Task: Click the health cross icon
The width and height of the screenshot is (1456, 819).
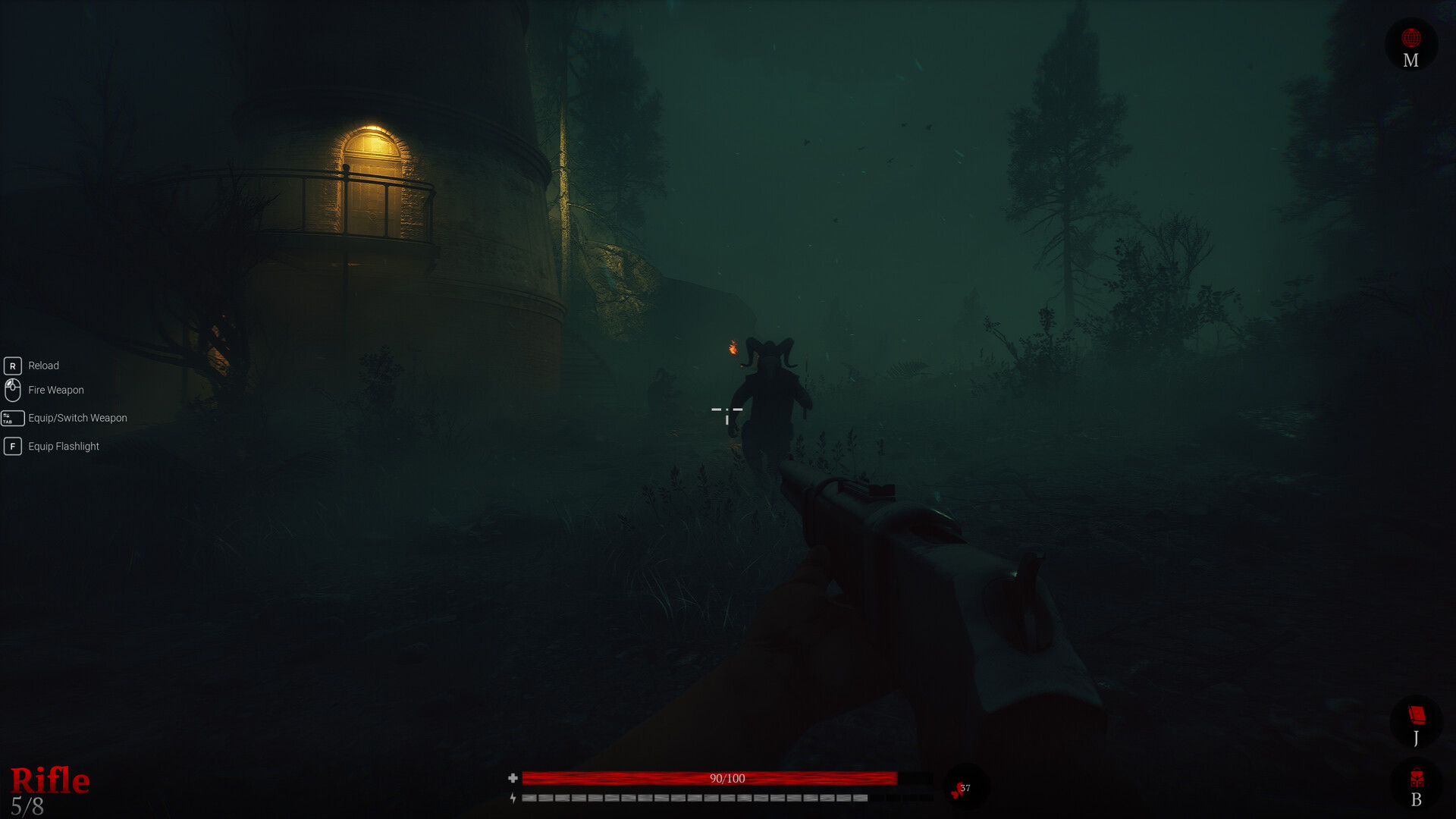Action: (x=514, y=778)
